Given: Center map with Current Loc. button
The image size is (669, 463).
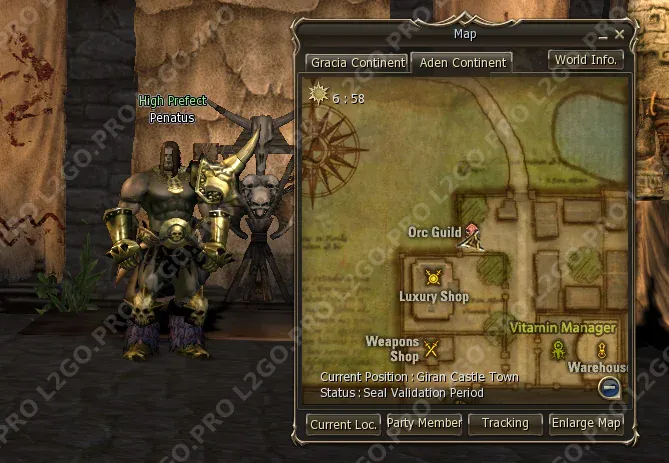Looking at the screenshot, I should coord(343,424).
